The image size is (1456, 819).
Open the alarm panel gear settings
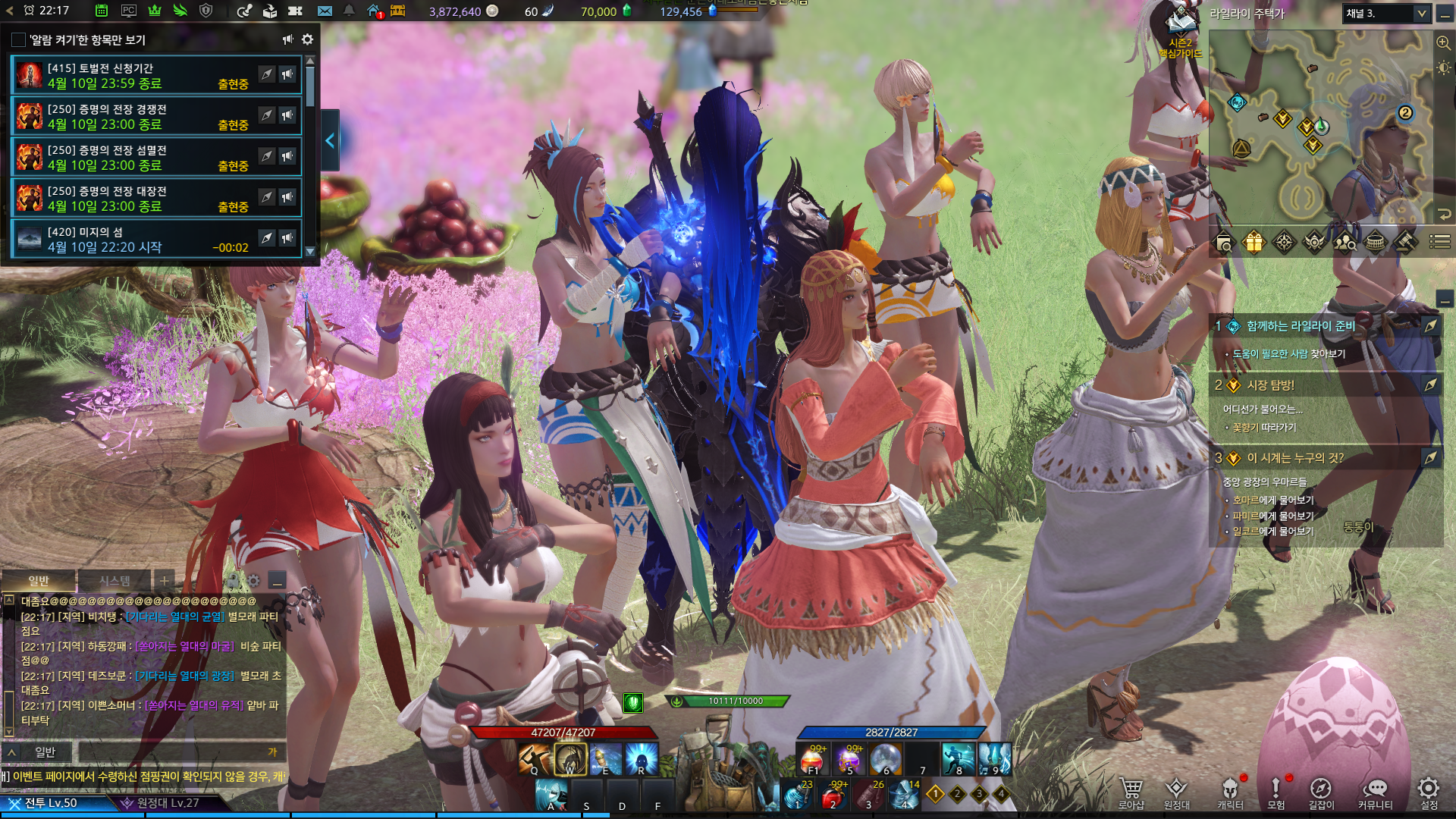[x=307, y=39]
